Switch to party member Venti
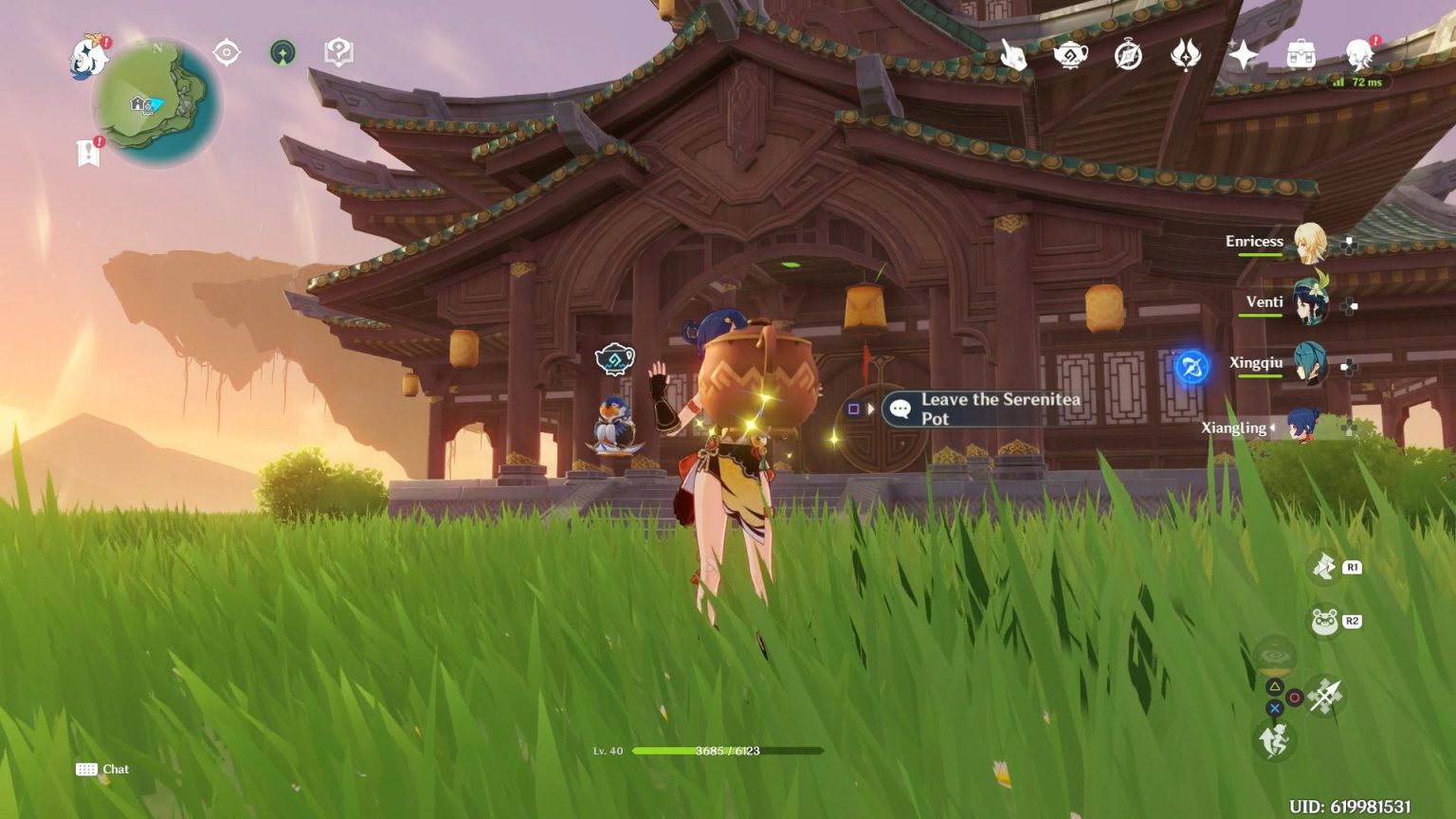The width and height of the screenshot is (1456, 819). click(1309, 303)
